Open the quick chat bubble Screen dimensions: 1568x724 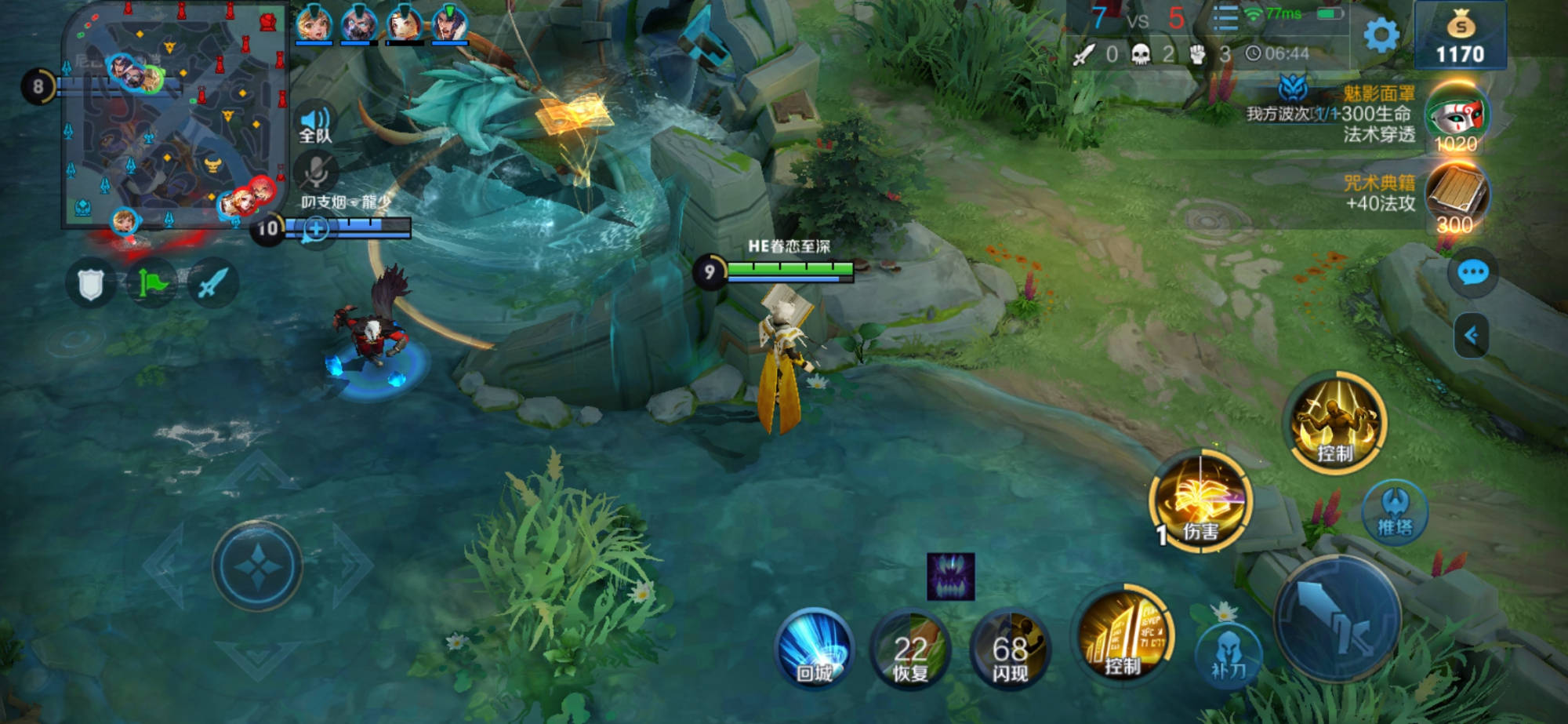point(1472,272)
